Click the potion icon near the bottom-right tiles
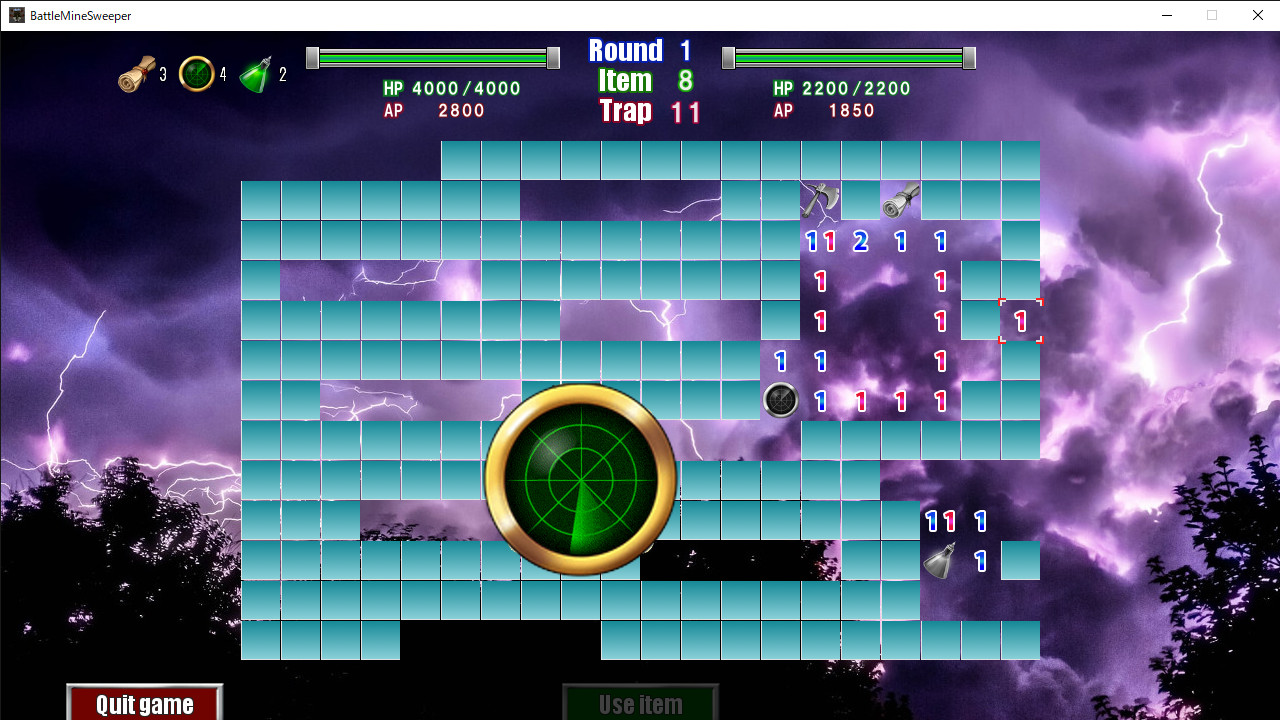Image resolution: width=1280 pixels, height=720 pixels. [941, 560]
